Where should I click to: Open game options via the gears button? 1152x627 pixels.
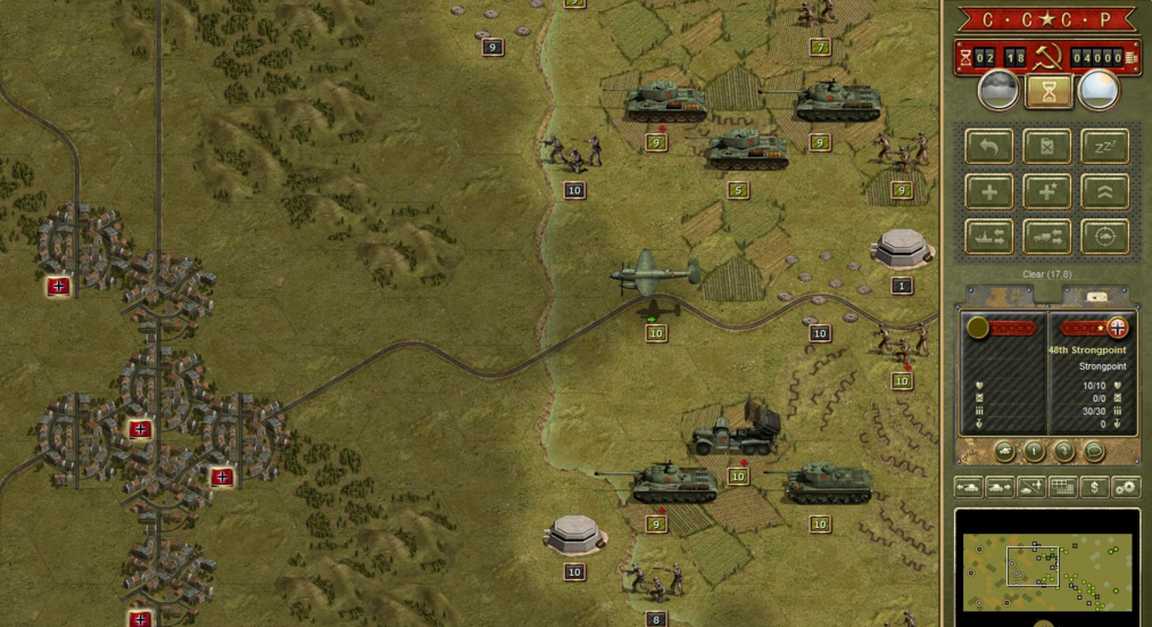[1126, 487]
